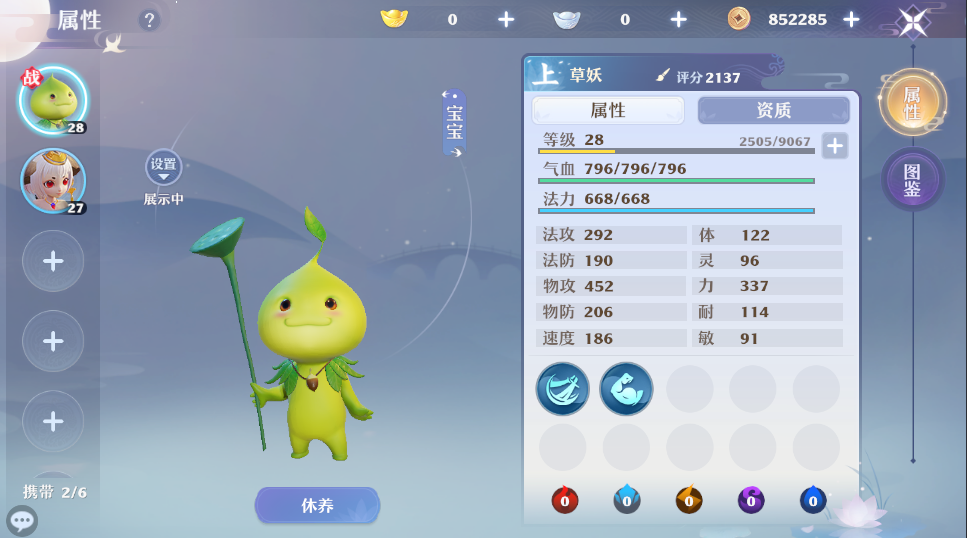Add copper coins with the plus button
Screen dimensions: 967x538
851,19
